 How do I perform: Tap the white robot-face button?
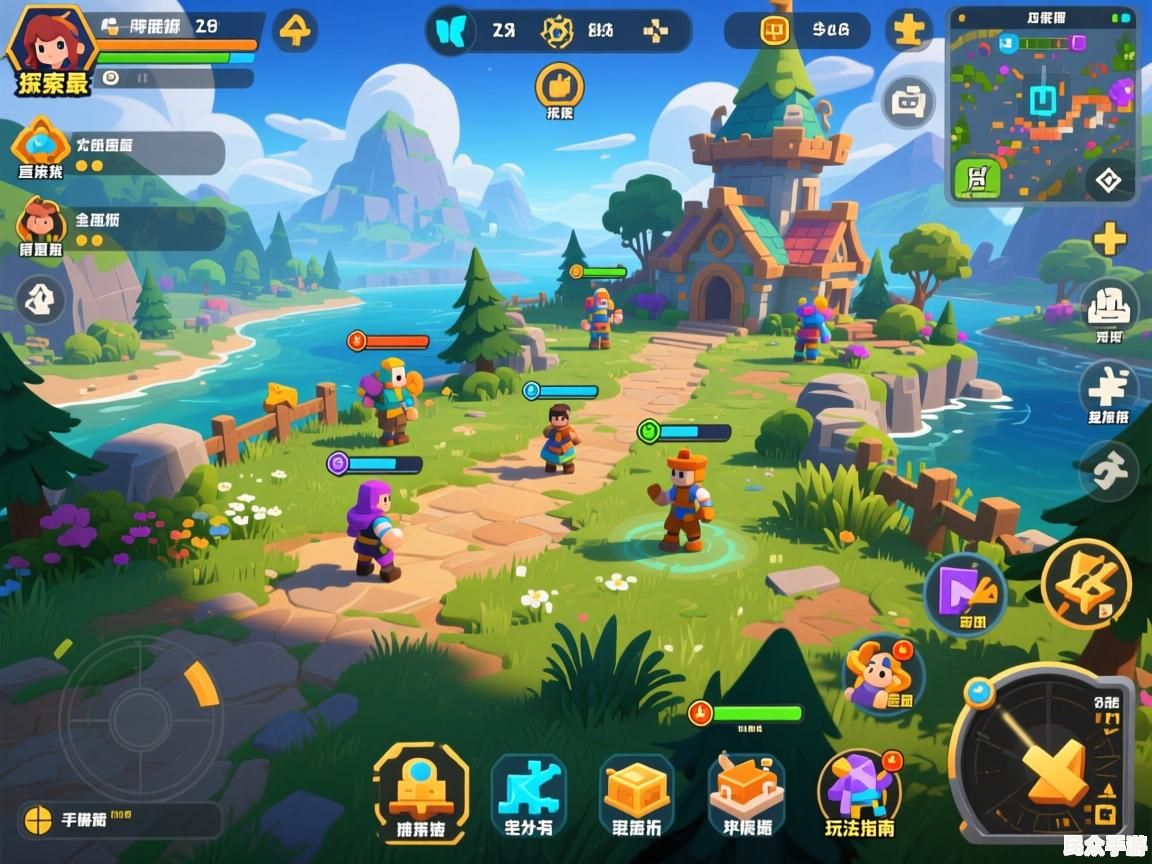point(908,102)
